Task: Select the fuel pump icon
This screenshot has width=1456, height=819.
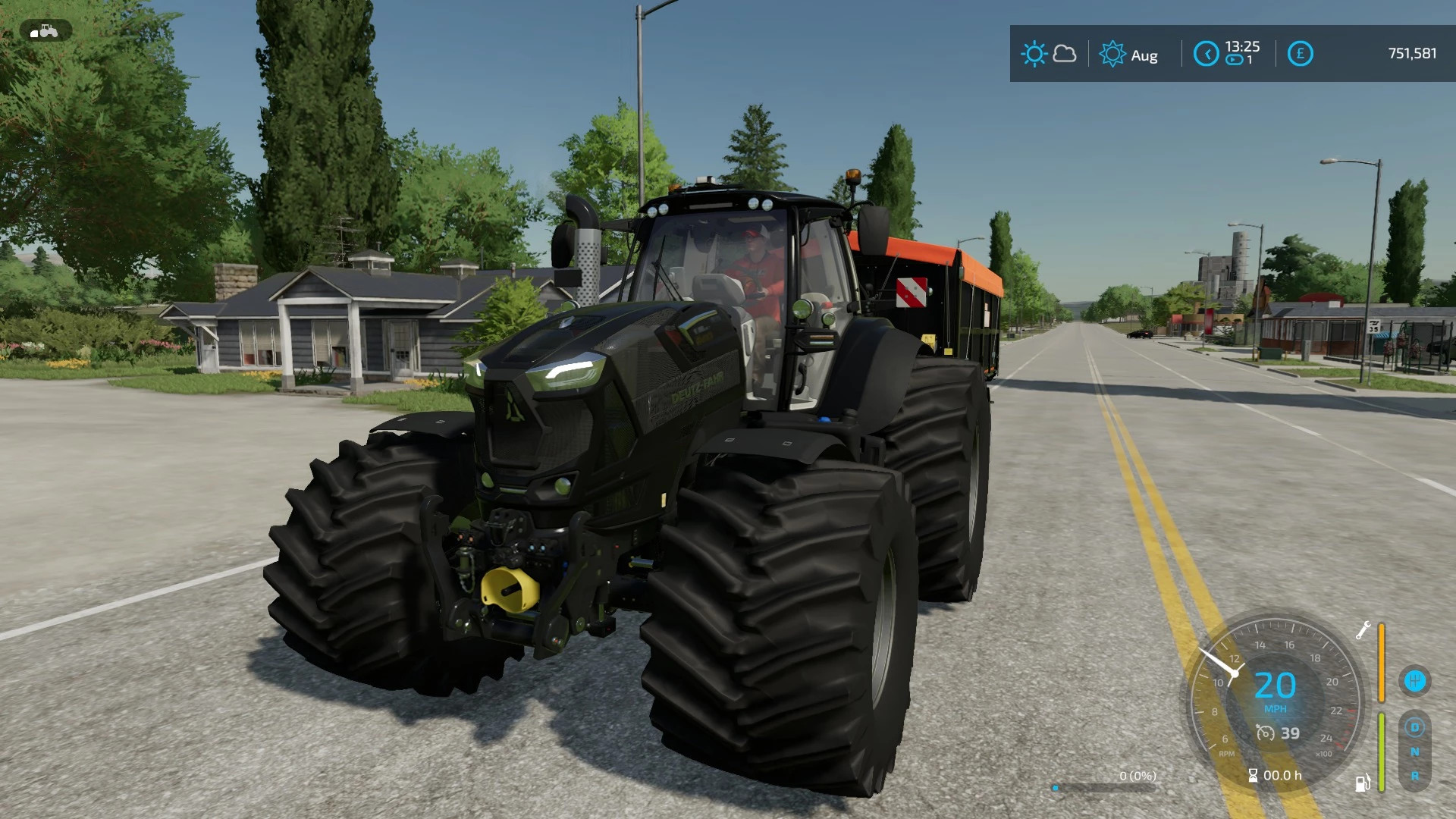Action: pyautogui.click(x=1363, y=783)
